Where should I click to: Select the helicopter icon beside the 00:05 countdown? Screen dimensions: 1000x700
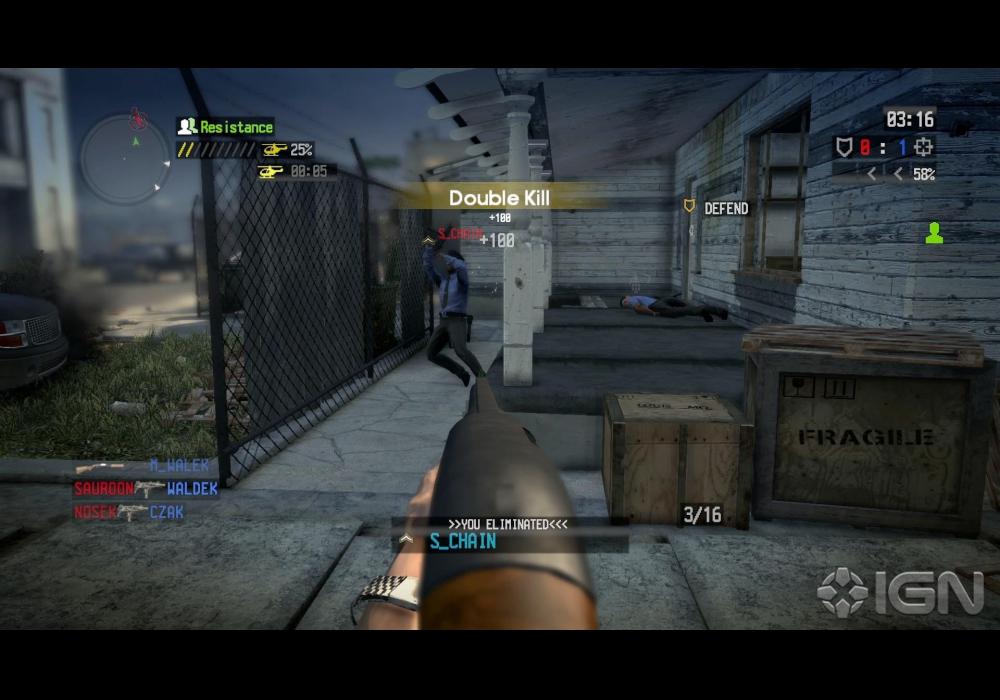coord(271,171)
